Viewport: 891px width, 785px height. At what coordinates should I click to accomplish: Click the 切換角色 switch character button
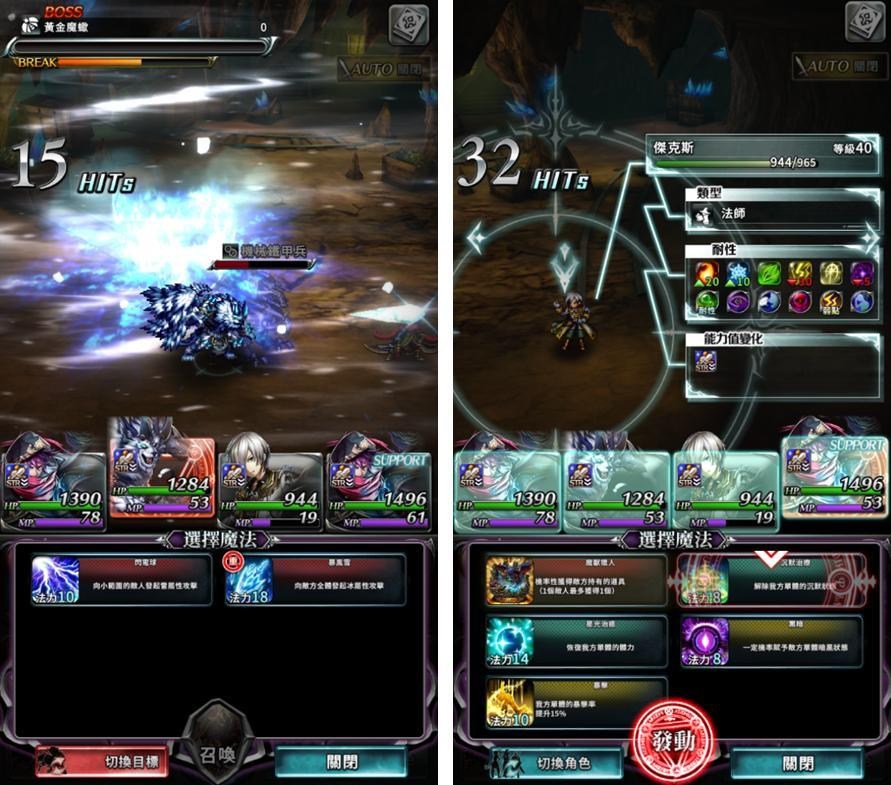click(x=553, y=763)
